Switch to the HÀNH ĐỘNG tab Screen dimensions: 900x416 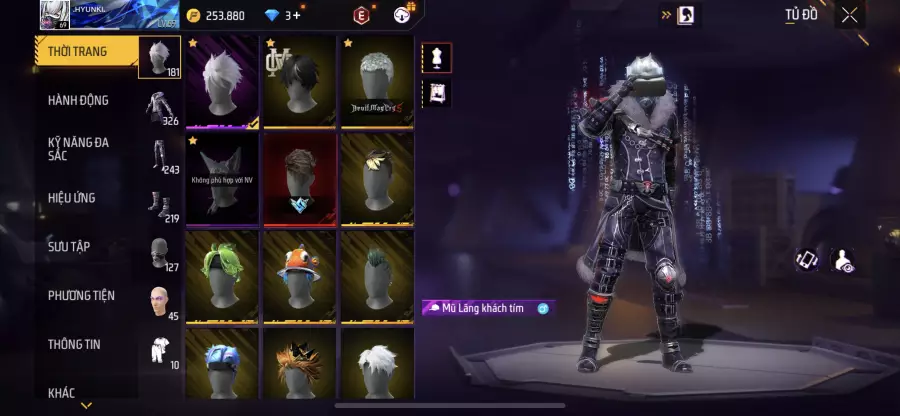78,100
